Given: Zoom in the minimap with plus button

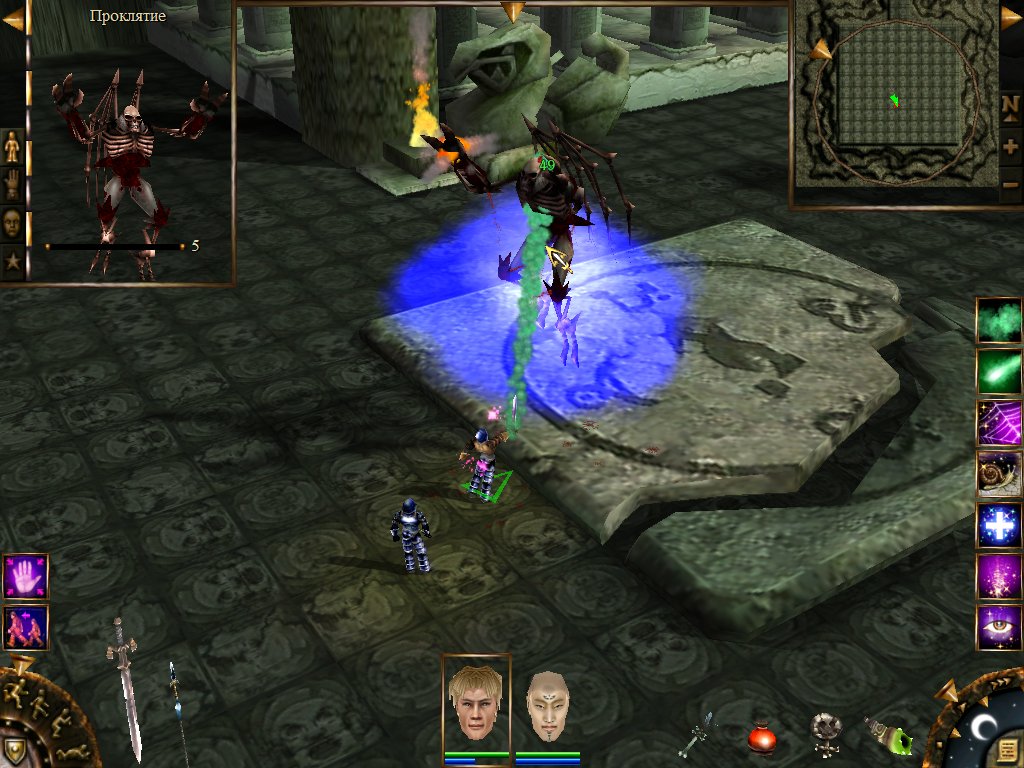Looking at the screenshot, I should tap(1010, 146).
